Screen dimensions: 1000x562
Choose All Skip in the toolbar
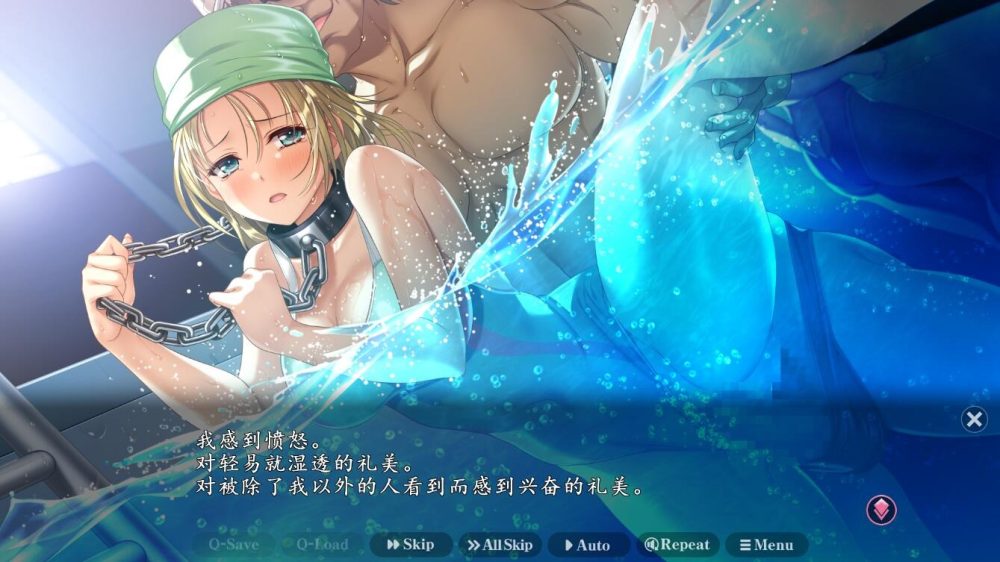(500, 545)
